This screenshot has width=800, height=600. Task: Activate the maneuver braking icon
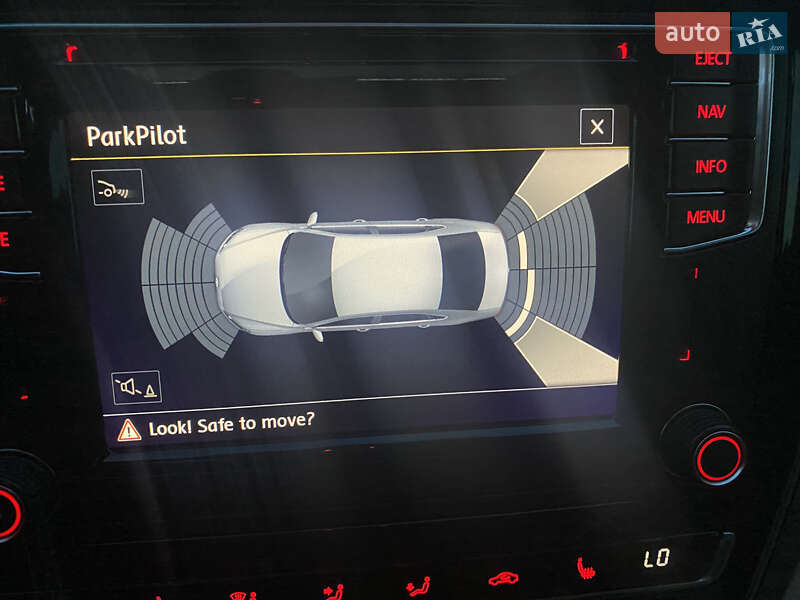pyautogui.click(x=118, y=187)
